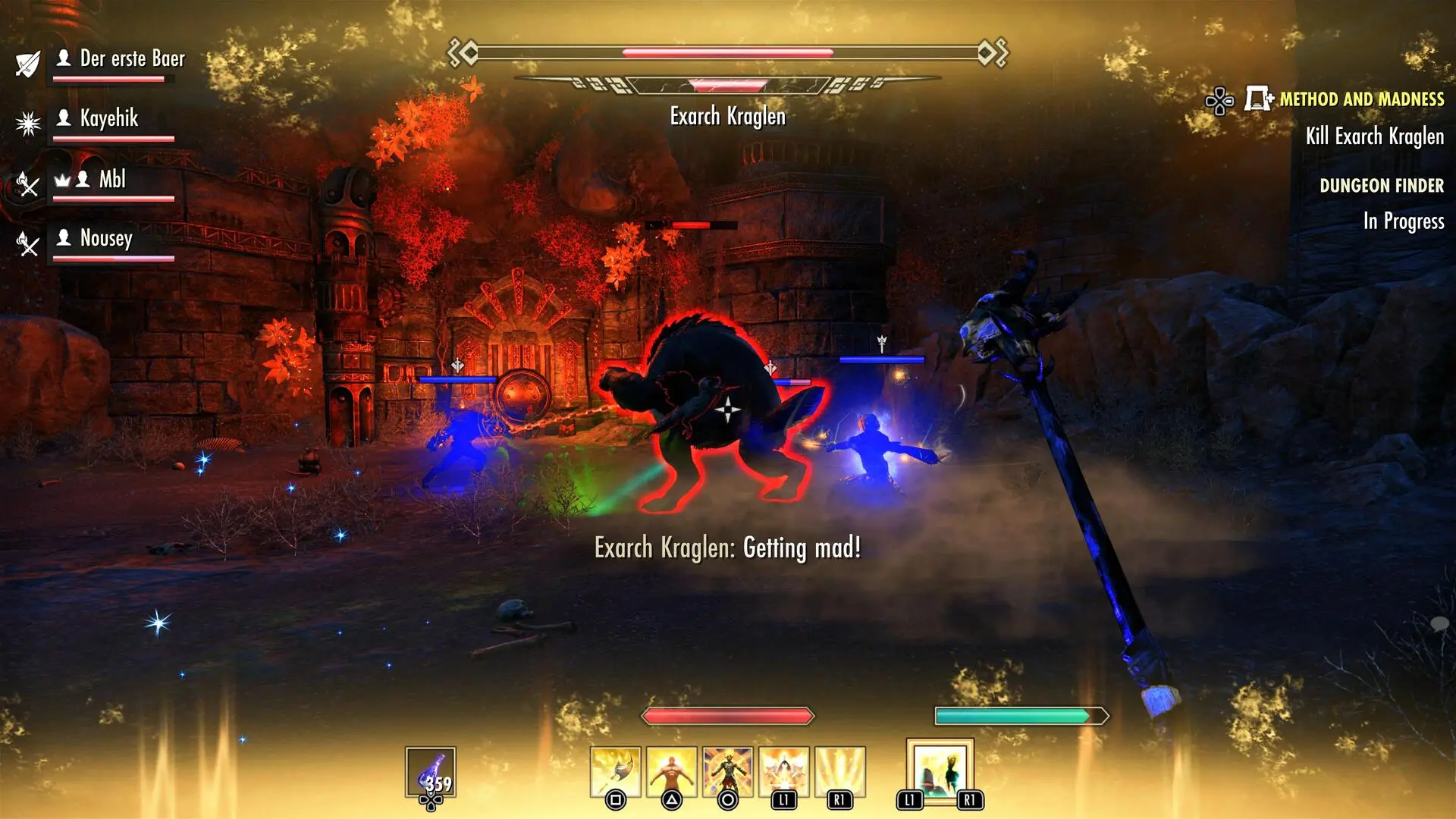Screen dimensions: 1456x819
Task: Unleash the ultimate ability
Action: (940, 770)
